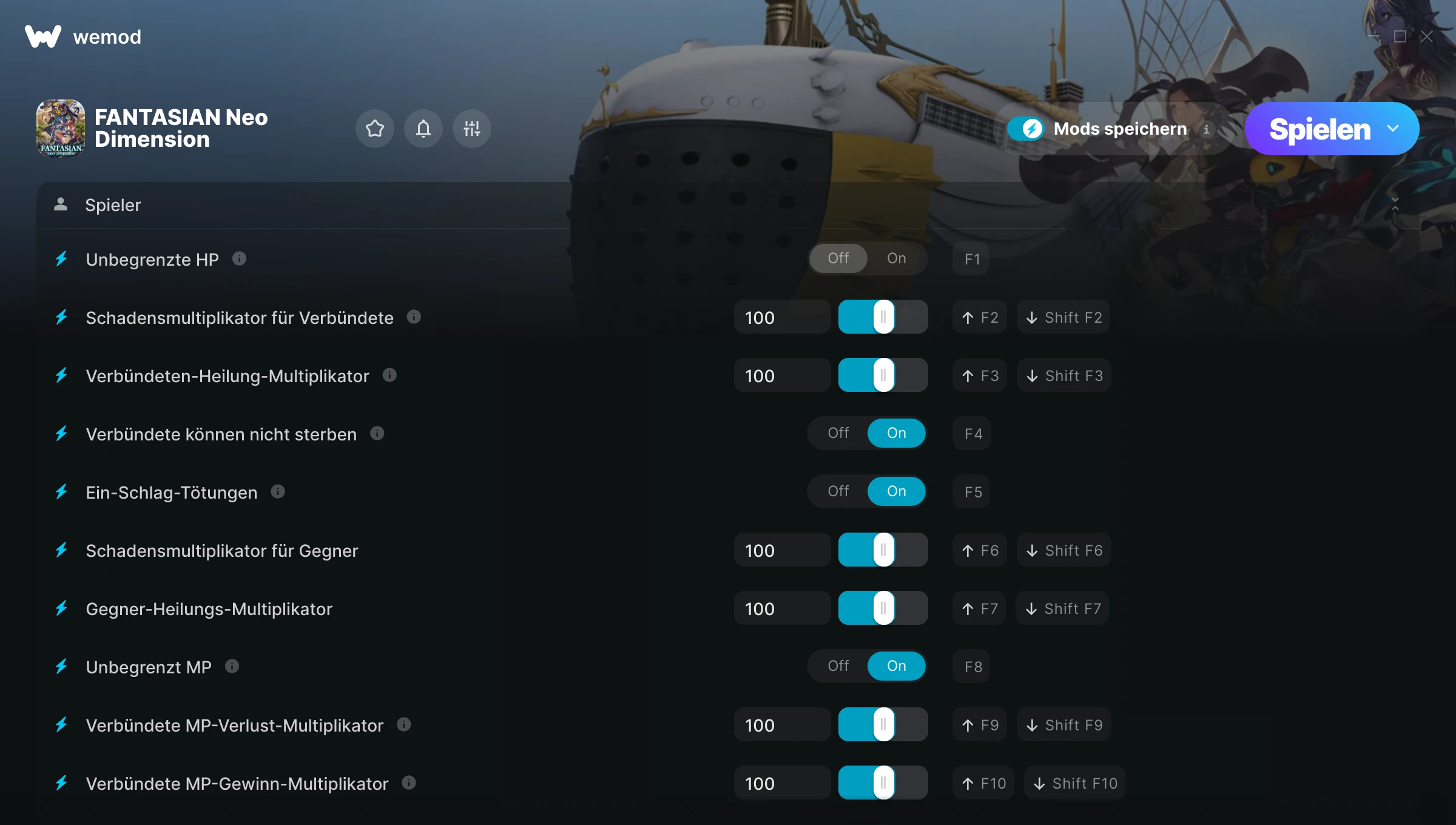Click info icon next to Mods speichern
The height and width of the screenshot is (825, 1456).
1207,129
